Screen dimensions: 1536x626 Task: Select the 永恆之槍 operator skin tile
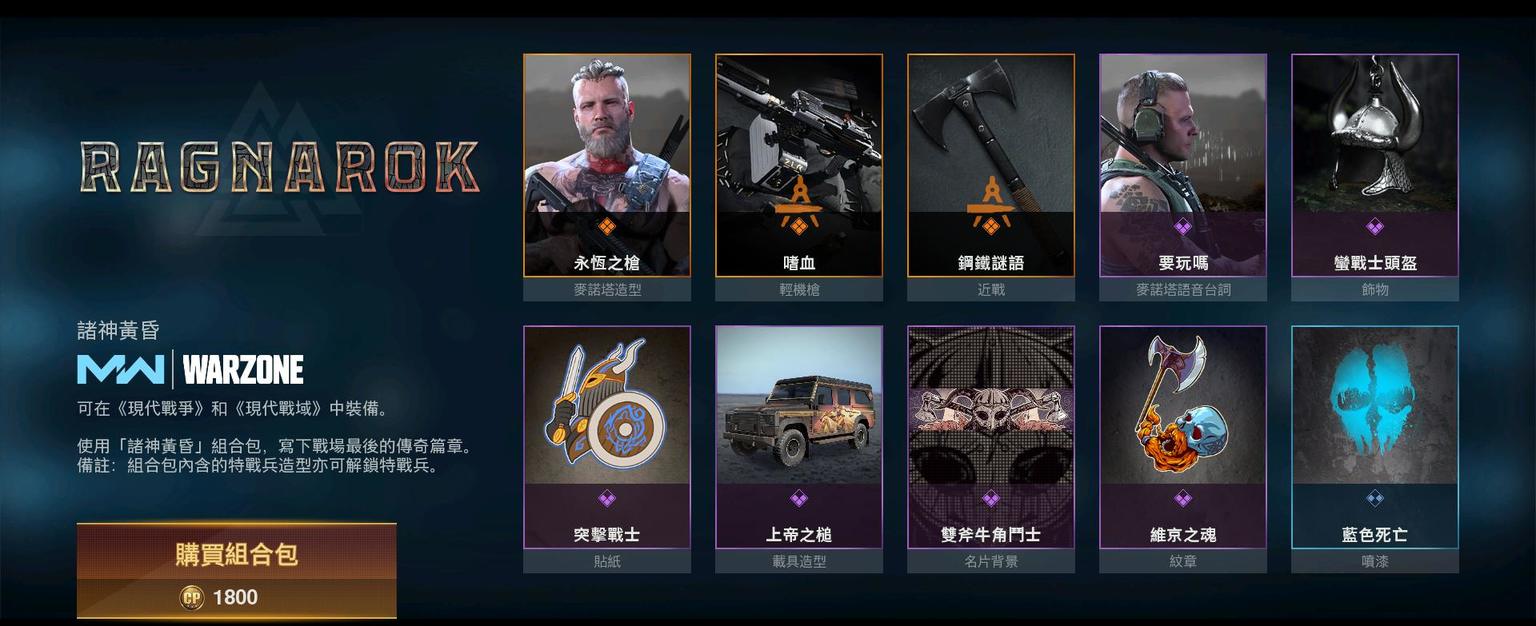(x=607, y=165)
